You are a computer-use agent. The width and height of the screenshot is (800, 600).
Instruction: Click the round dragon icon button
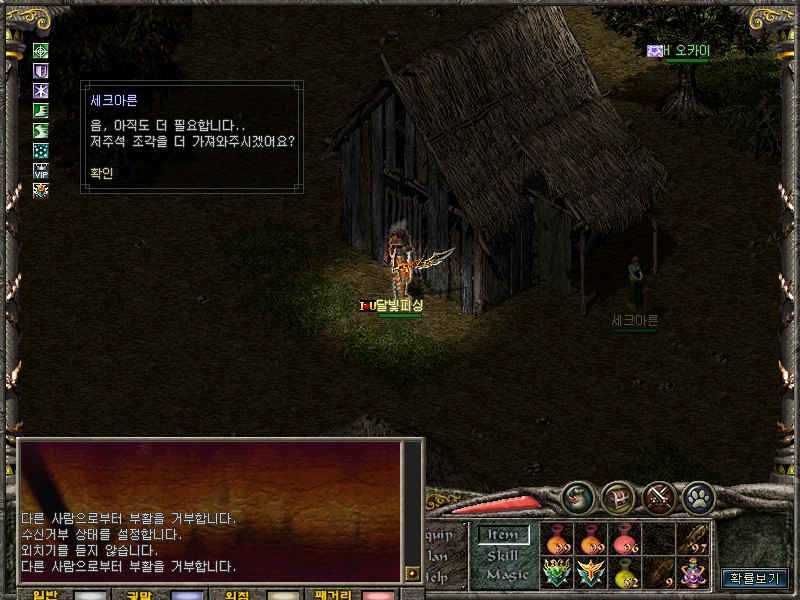click(x=577, y=497)
